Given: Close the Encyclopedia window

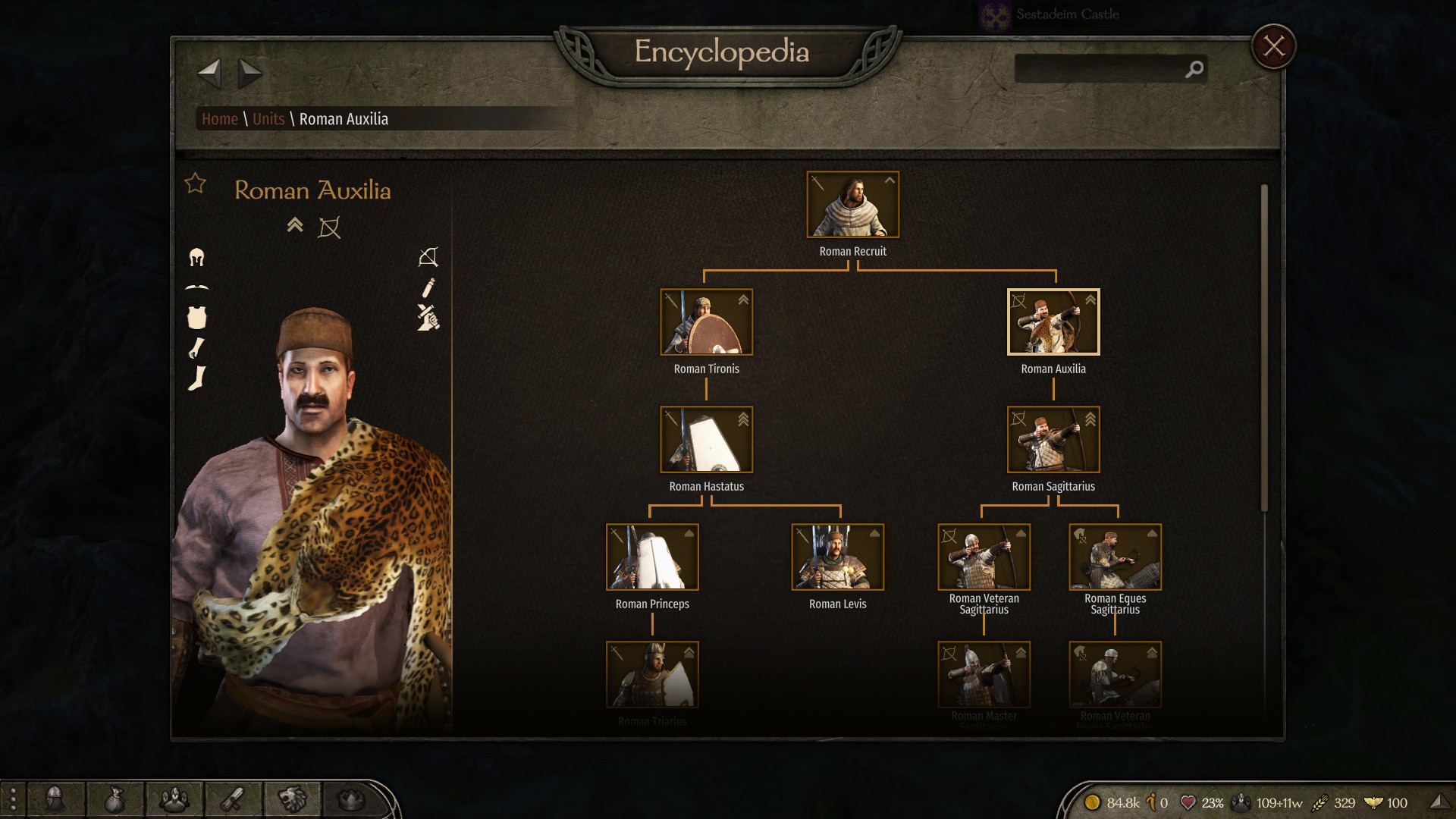Looking at the screenshot, I should point(1273,47).
